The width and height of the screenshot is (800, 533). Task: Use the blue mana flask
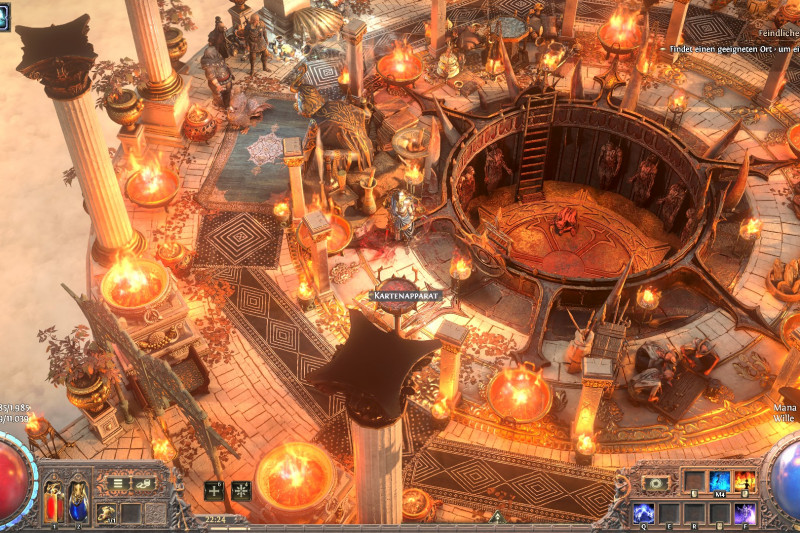pos(77,497)
